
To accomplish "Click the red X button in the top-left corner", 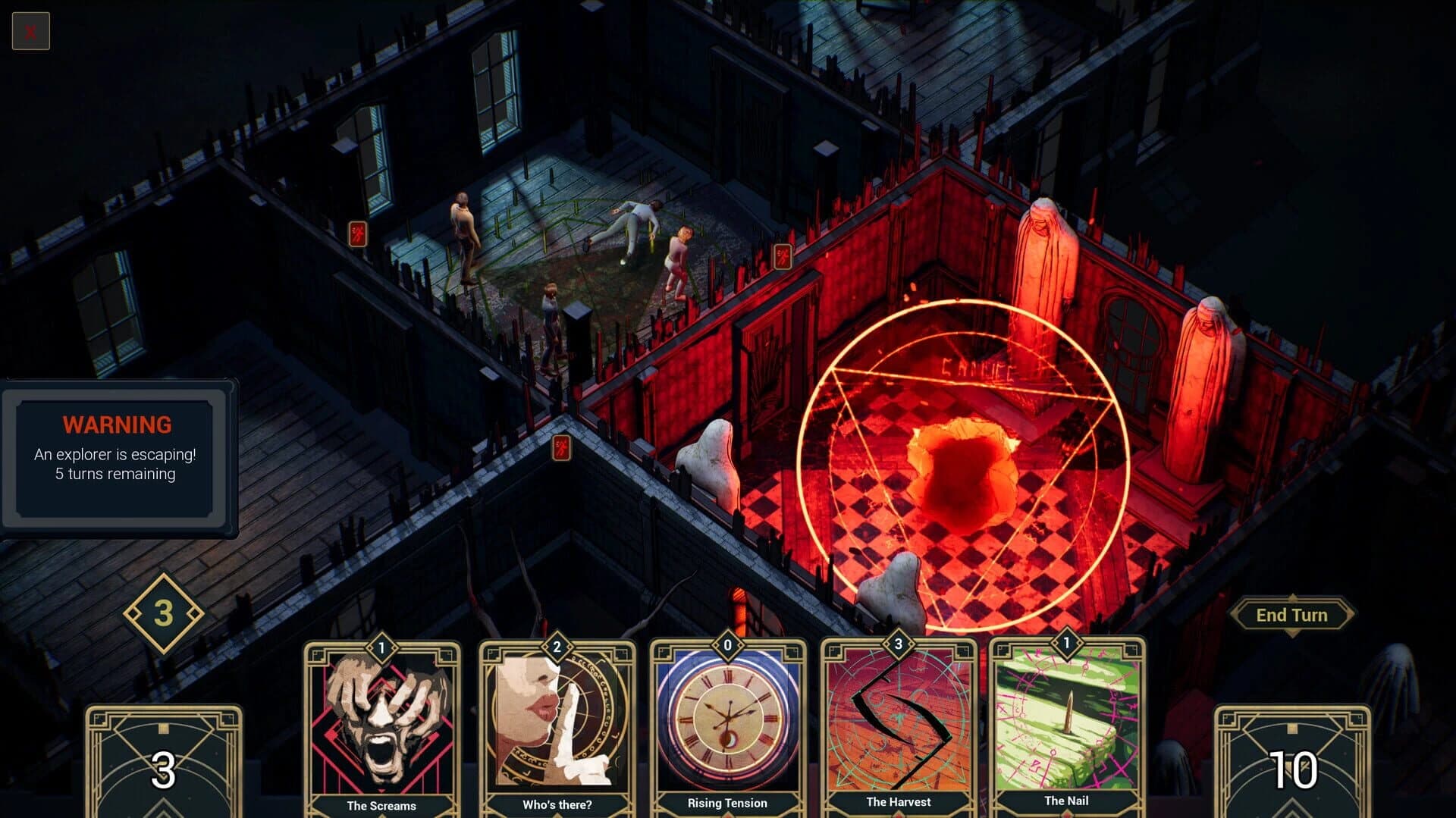I will (30, 30).
